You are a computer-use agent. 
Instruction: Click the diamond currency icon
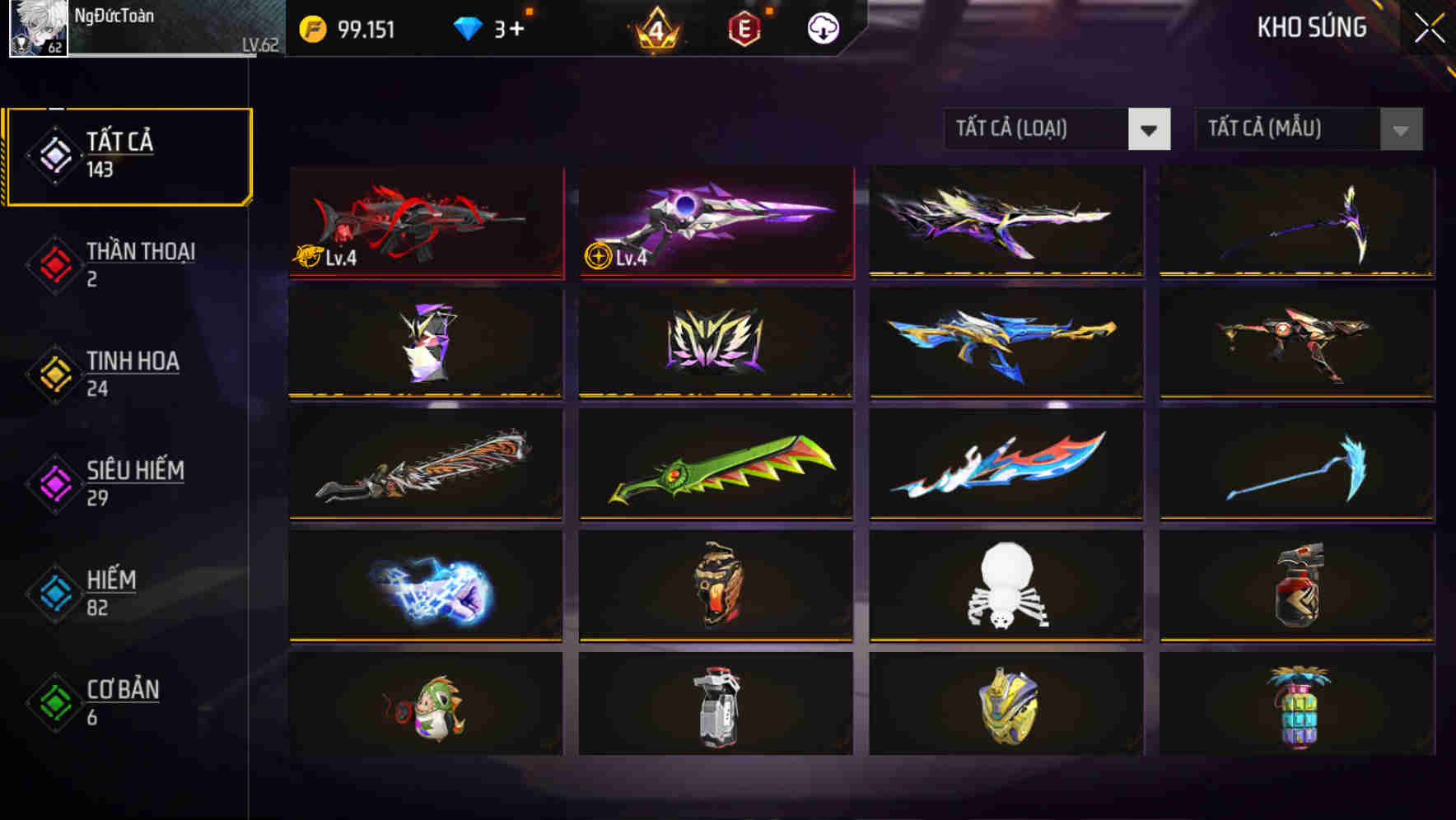tap(469, 27)
